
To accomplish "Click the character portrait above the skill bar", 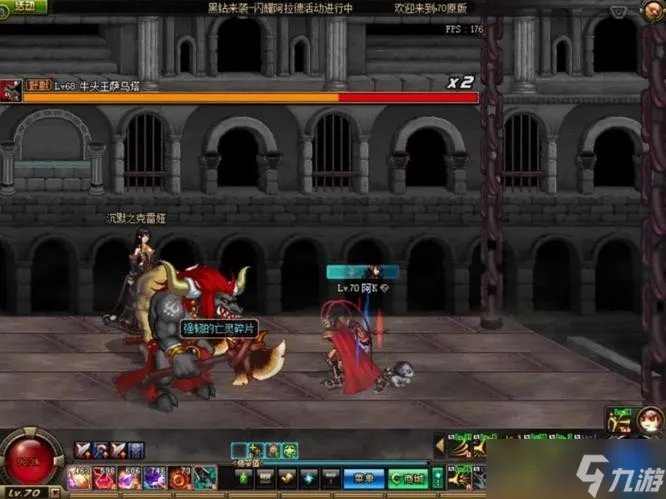I will [621, 423].
